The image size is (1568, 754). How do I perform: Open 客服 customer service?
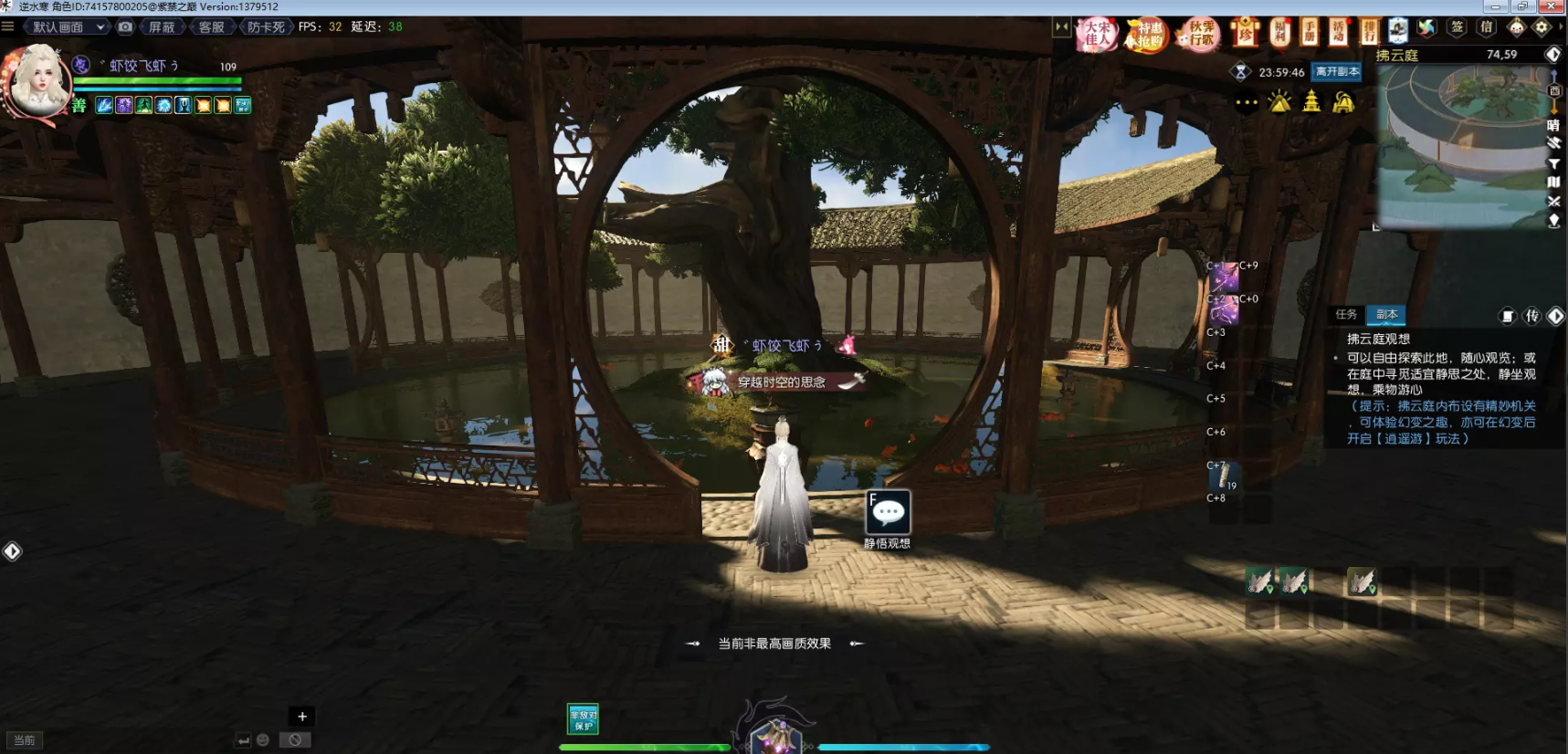(x=211, y=27)
